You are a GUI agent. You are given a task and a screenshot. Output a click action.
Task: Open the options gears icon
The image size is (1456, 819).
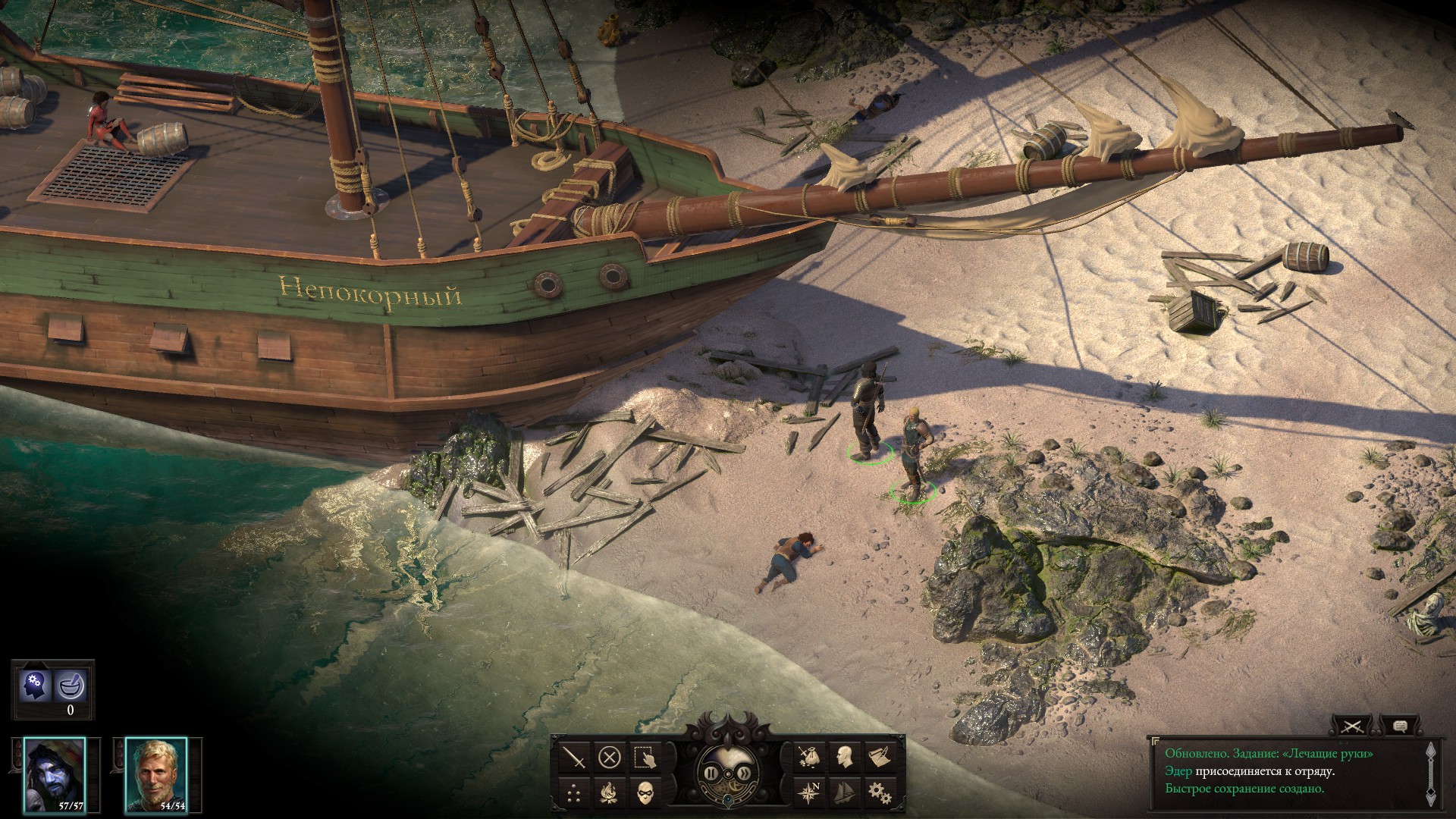point(879,792)
